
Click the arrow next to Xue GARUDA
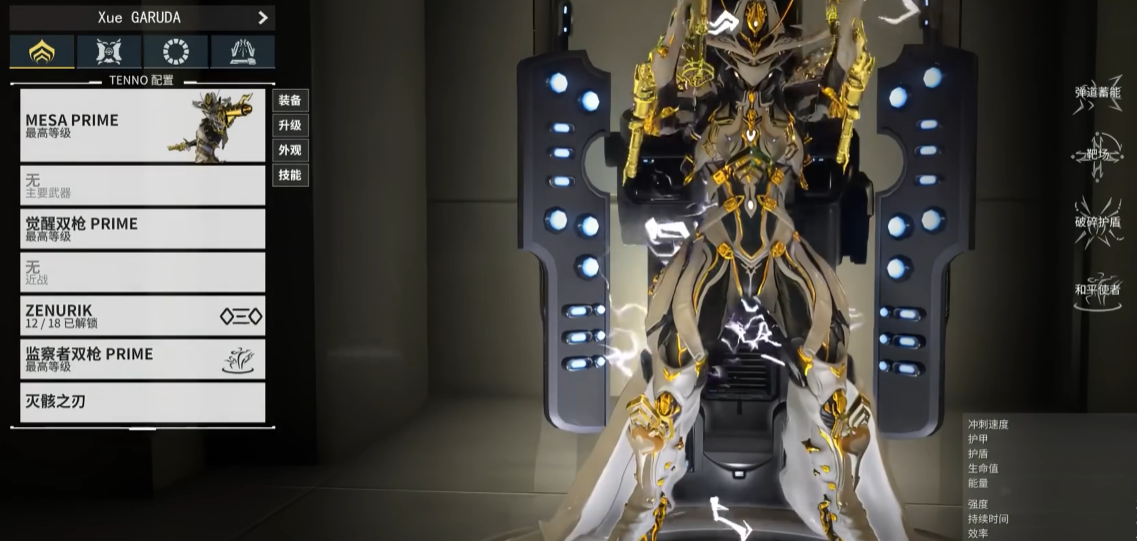263,18
